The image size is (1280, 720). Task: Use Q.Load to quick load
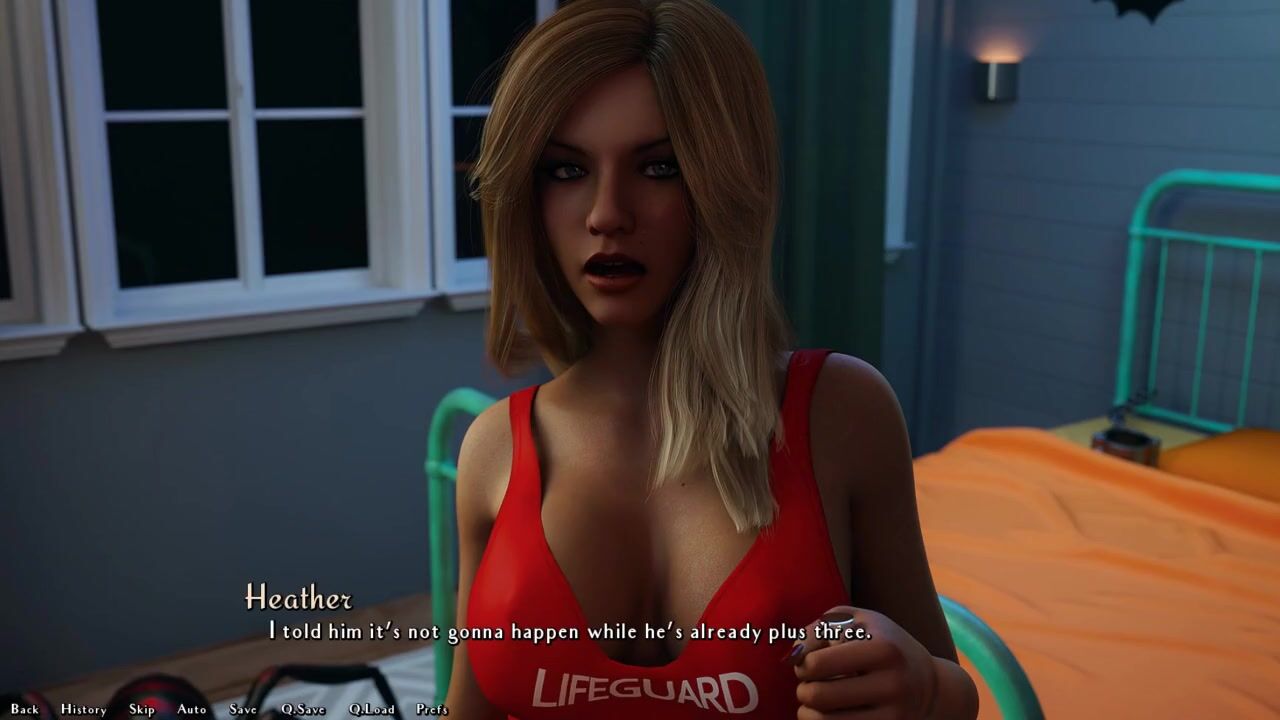pos(371,709)
